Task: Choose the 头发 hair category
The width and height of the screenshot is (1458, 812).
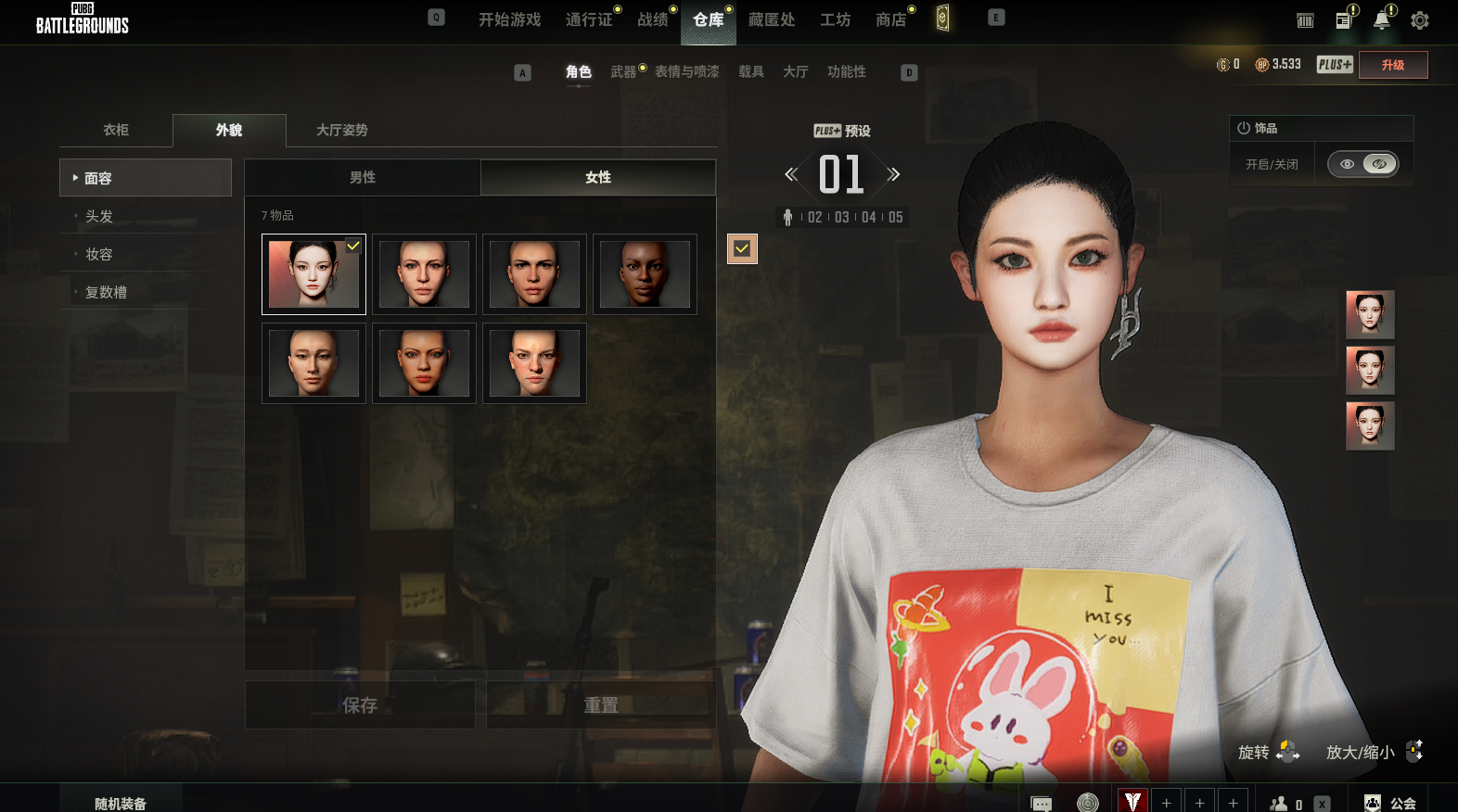Action: tap(99, 216)
